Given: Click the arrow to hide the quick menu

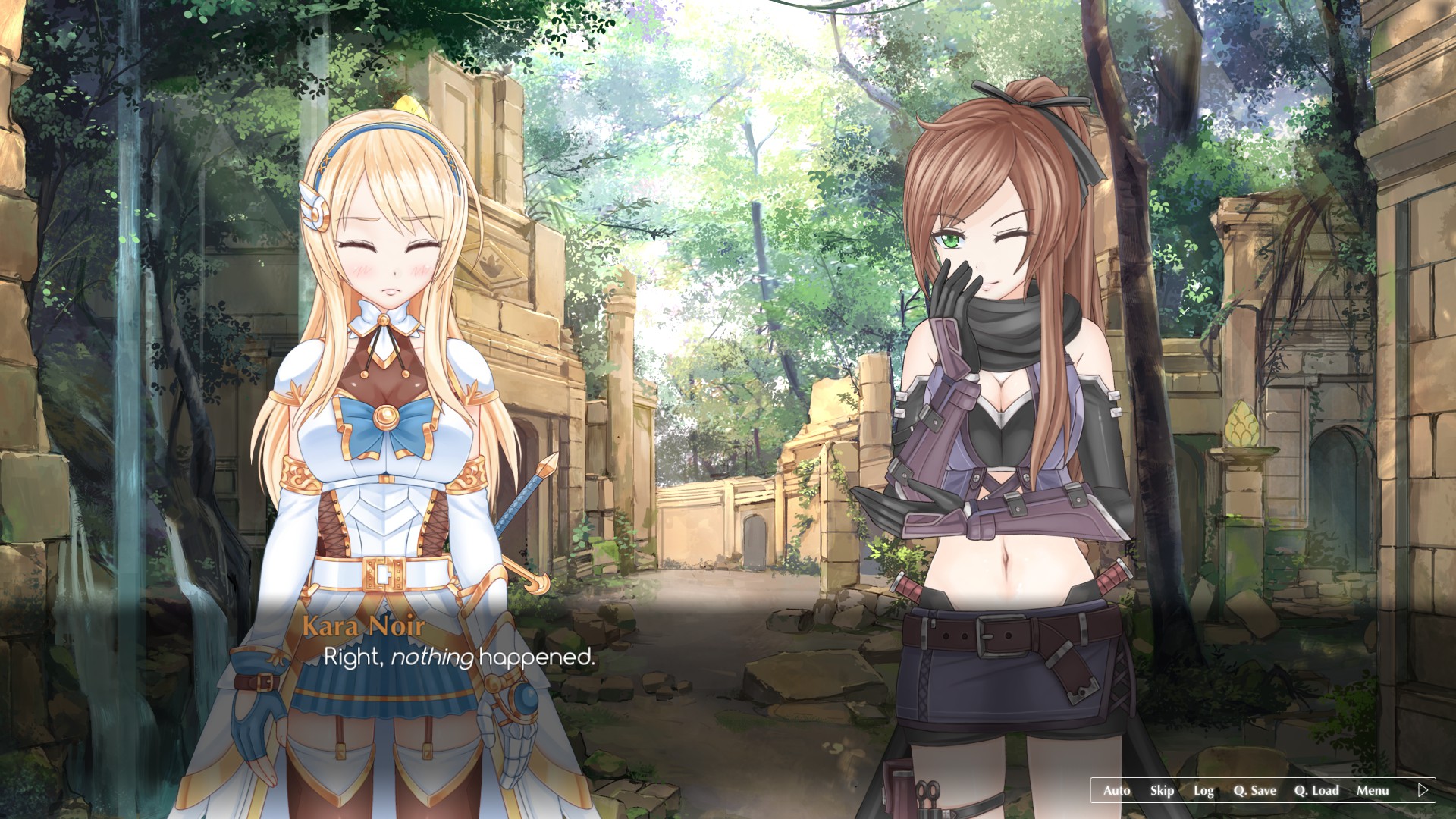Looking at the screenshot, I should coord(1423,790).
